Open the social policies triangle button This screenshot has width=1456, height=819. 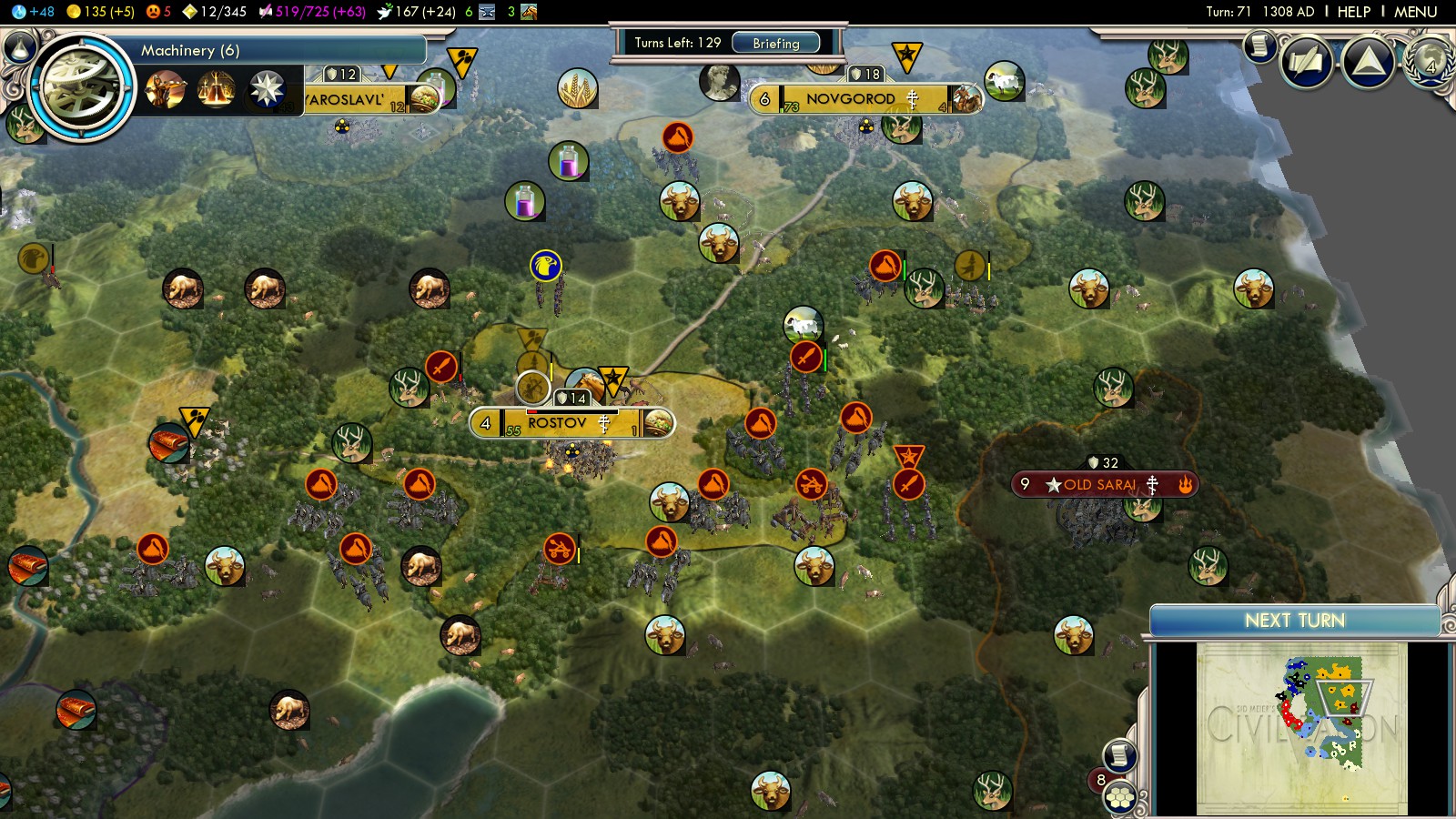1368,62
